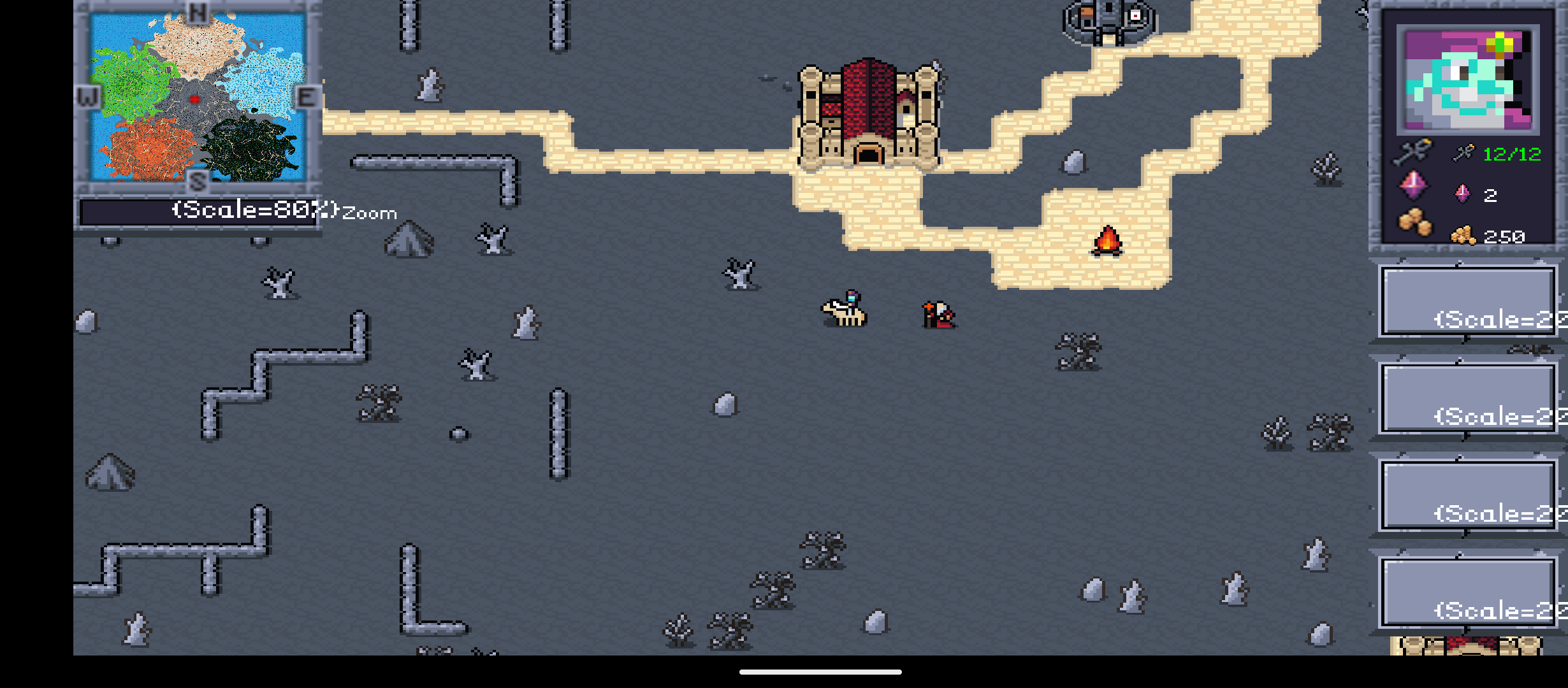This screenshot has width=1568, height=688.
Task: Click the 'E' compass marker on the minimap
Action: coord(306,96)
